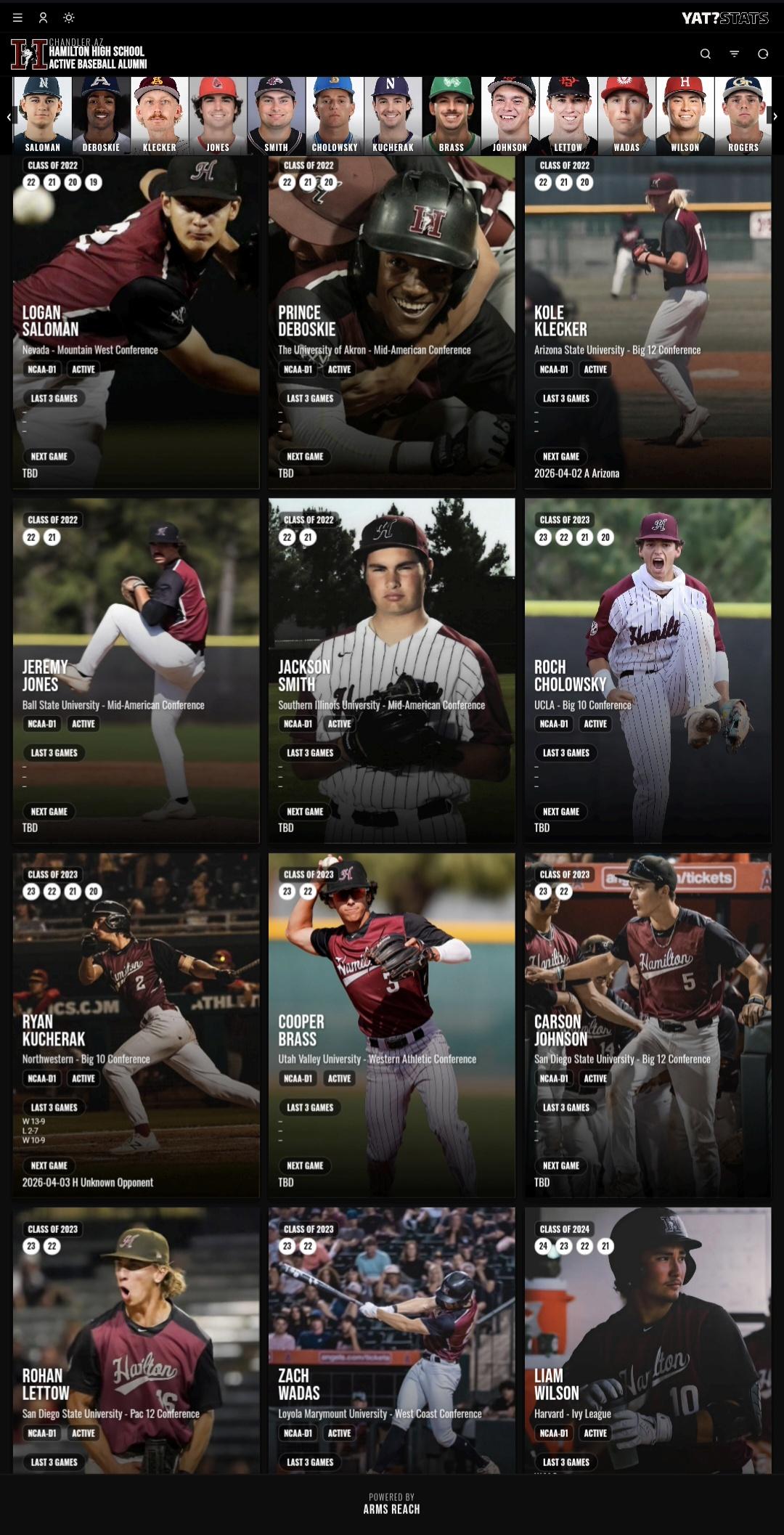Image resolution: width=784 pixels, height=1535 pixels.
Task: Open Kole Klecker's player card
Action: (648, 322)
